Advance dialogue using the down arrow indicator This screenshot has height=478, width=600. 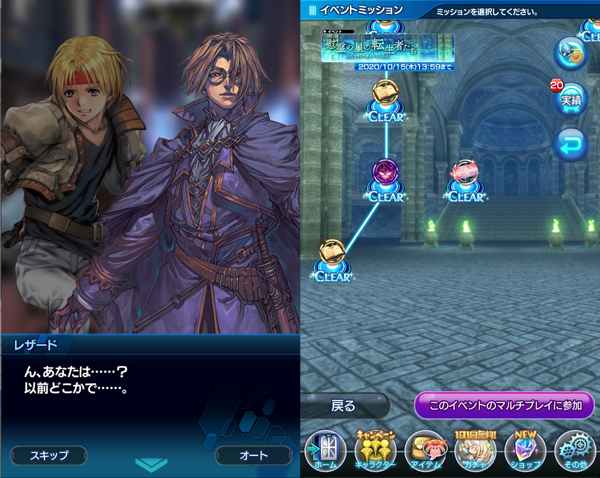151,464
